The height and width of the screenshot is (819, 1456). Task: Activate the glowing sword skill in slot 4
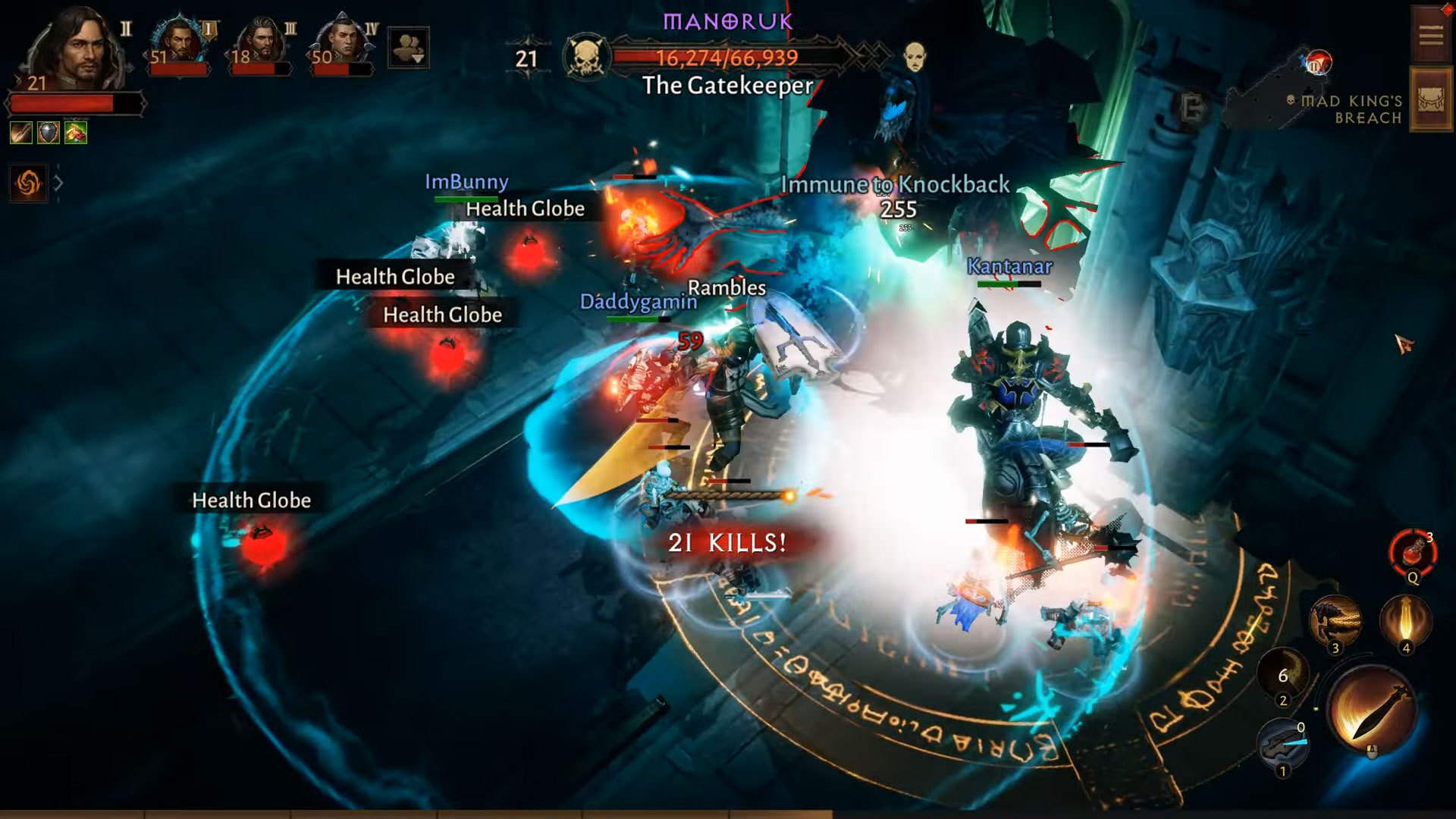[x=1405, y=620]
